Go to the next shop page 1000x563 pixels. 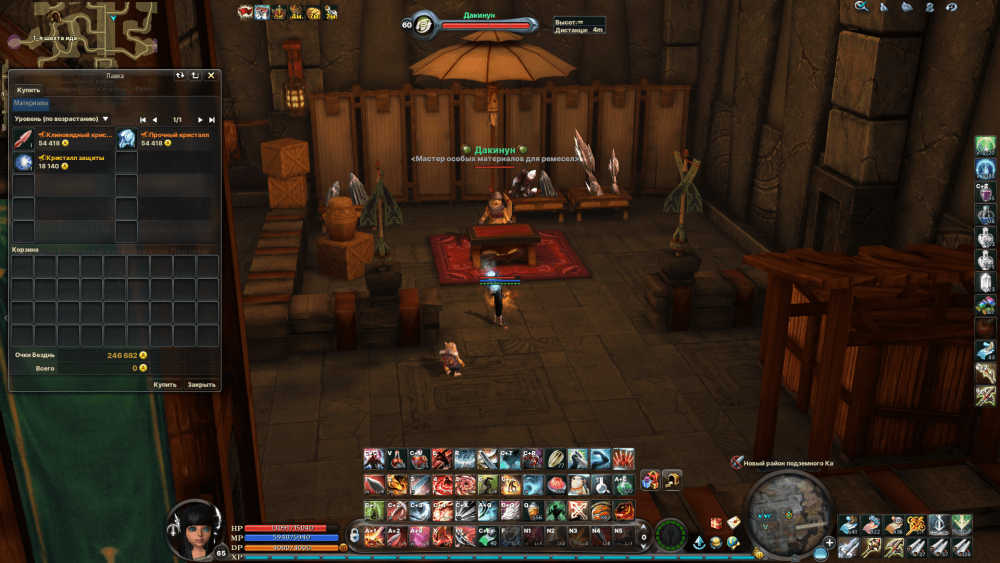(x=200, y=120)
